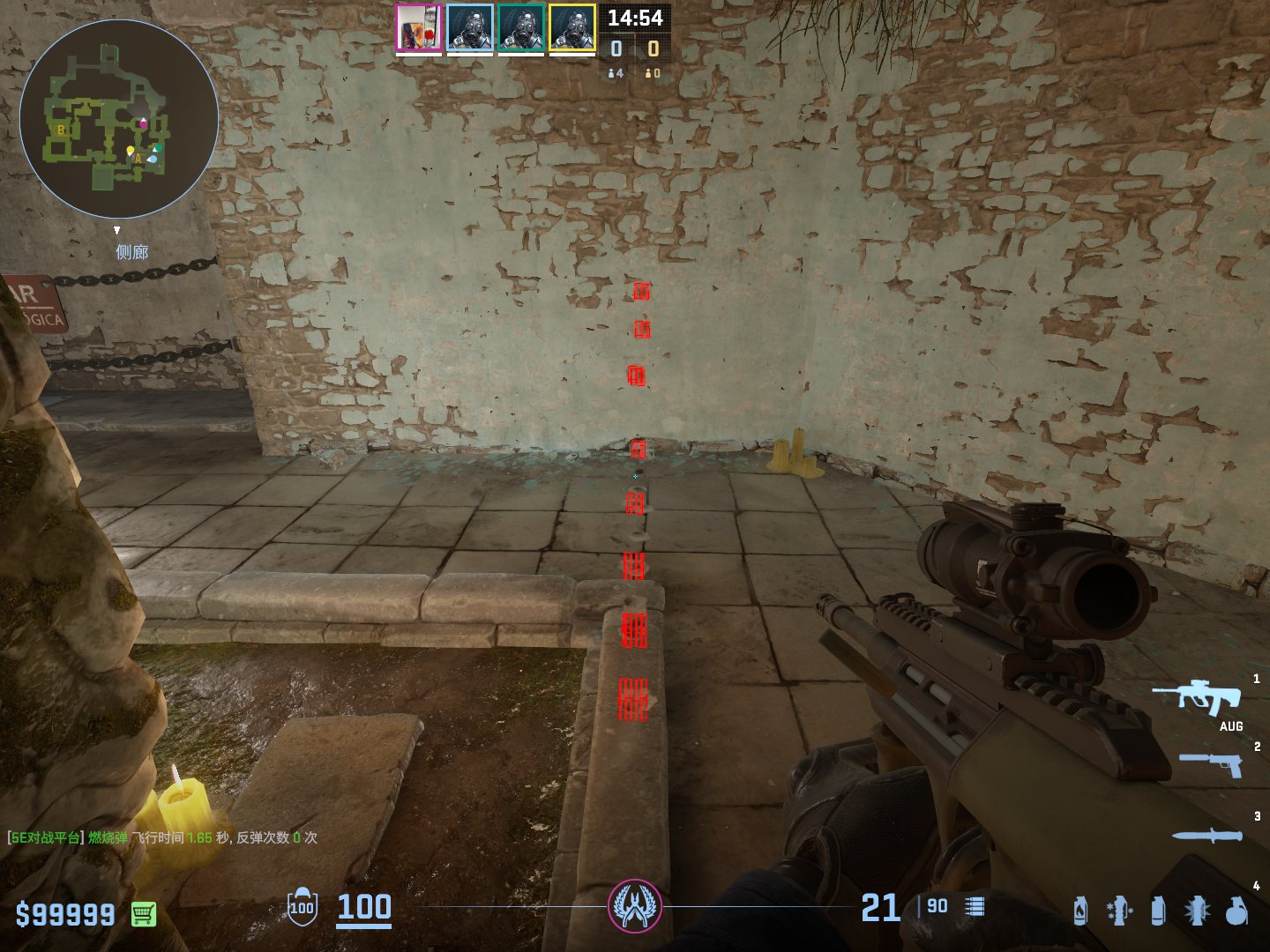The width and height of the screenshot is (1270, 952).
Task: Select the incendiary grenade icon
Action: 1080,911
